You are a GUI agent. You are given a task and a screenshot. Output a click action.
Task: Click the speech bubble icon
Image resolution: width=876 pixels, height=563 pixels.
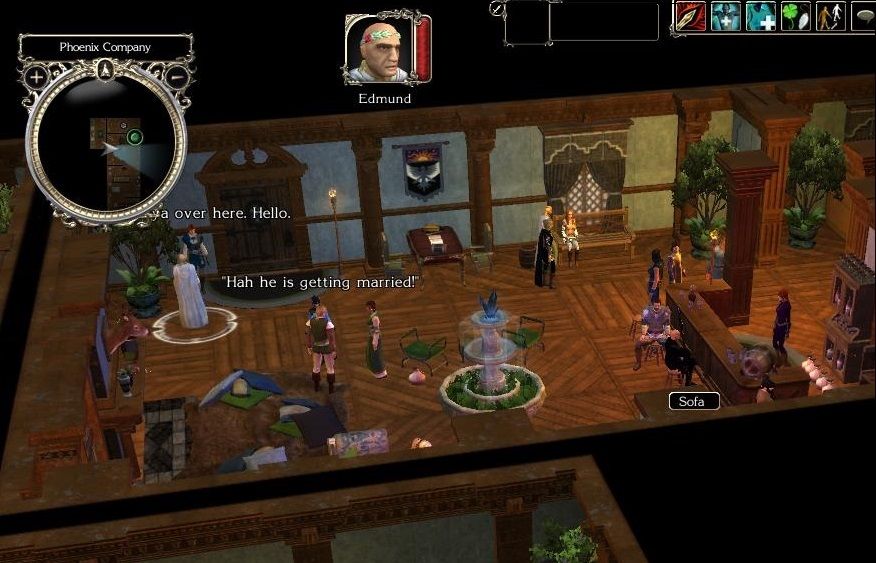[x=864, y=17]
